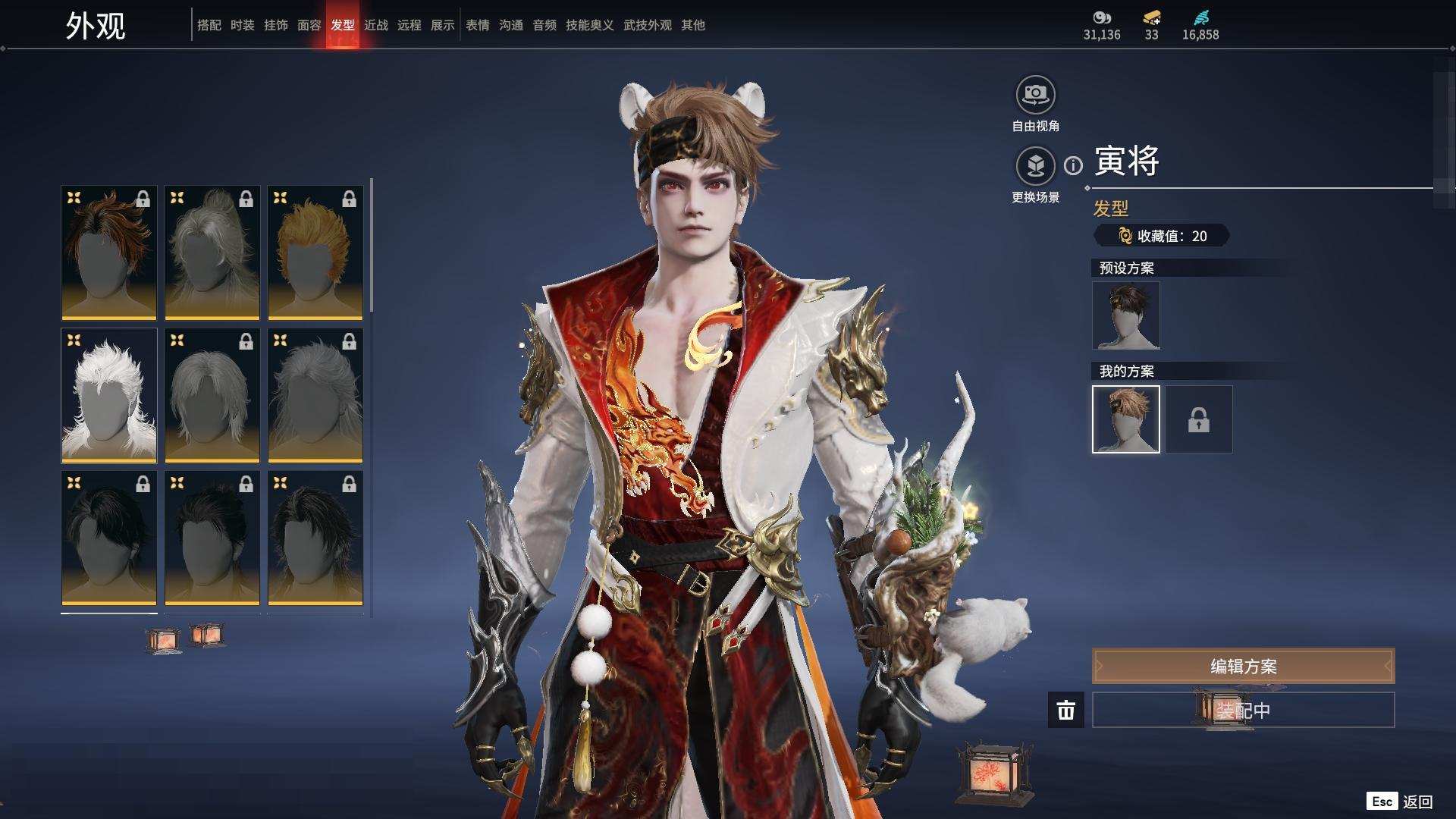The height and width of the screenshot is (819, 1456).
Task: Switch to the 其他 tab
Action: pyautogui.click(x=693, y=25)
